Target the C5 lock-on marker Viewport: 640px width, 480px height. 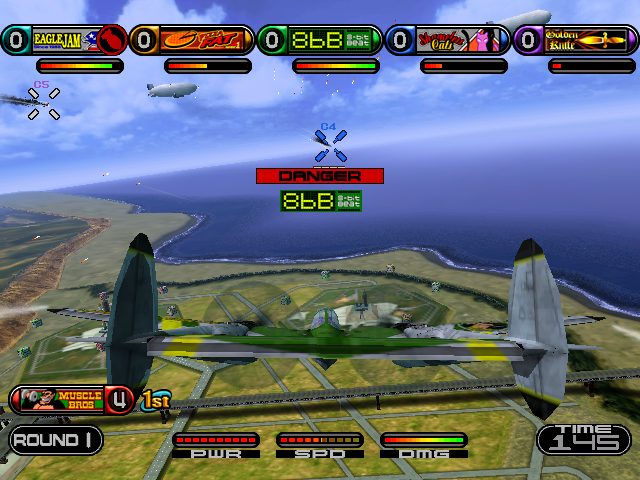[43, 103]
